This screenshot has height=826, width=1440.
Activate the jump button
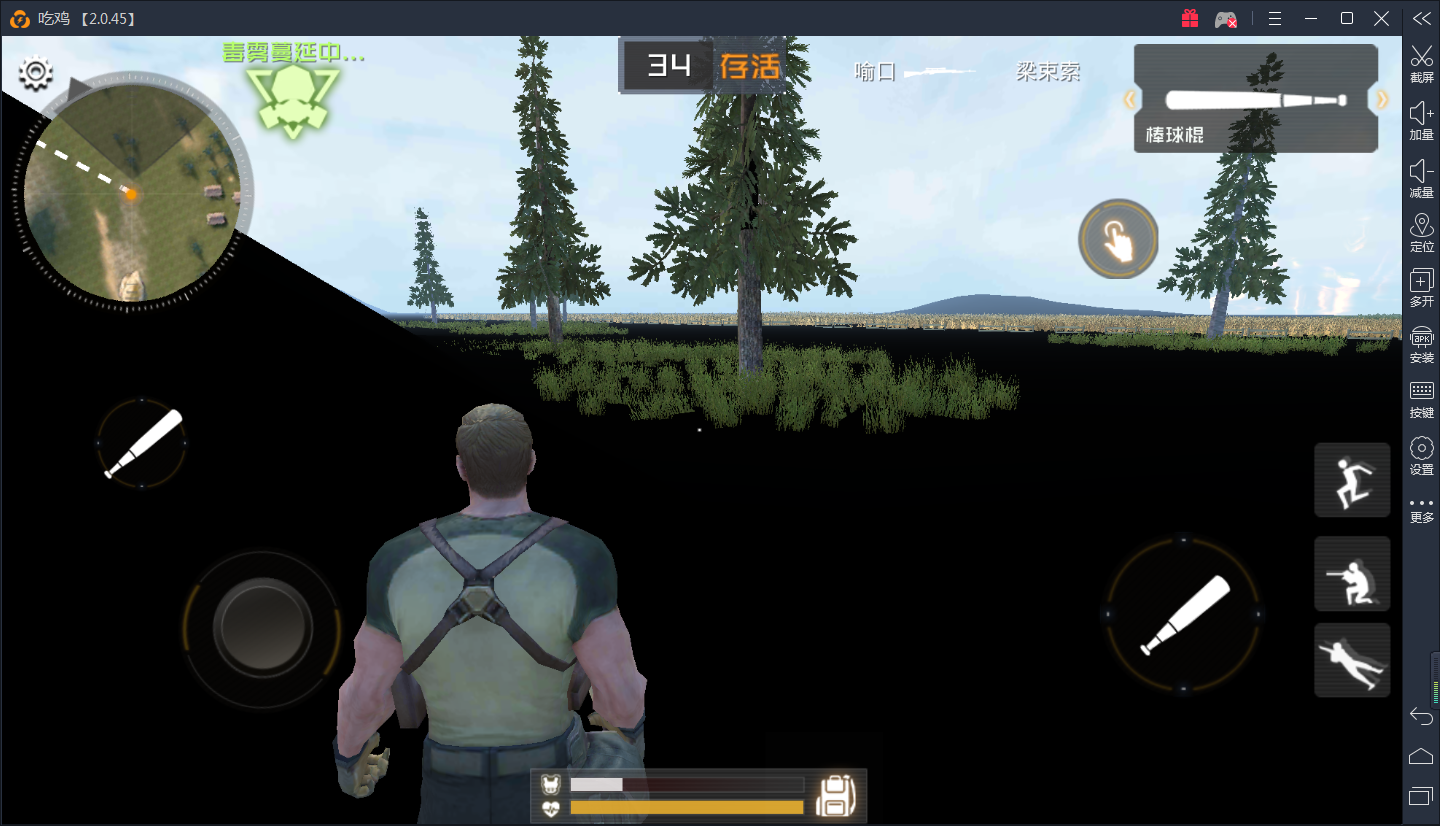1352,480
